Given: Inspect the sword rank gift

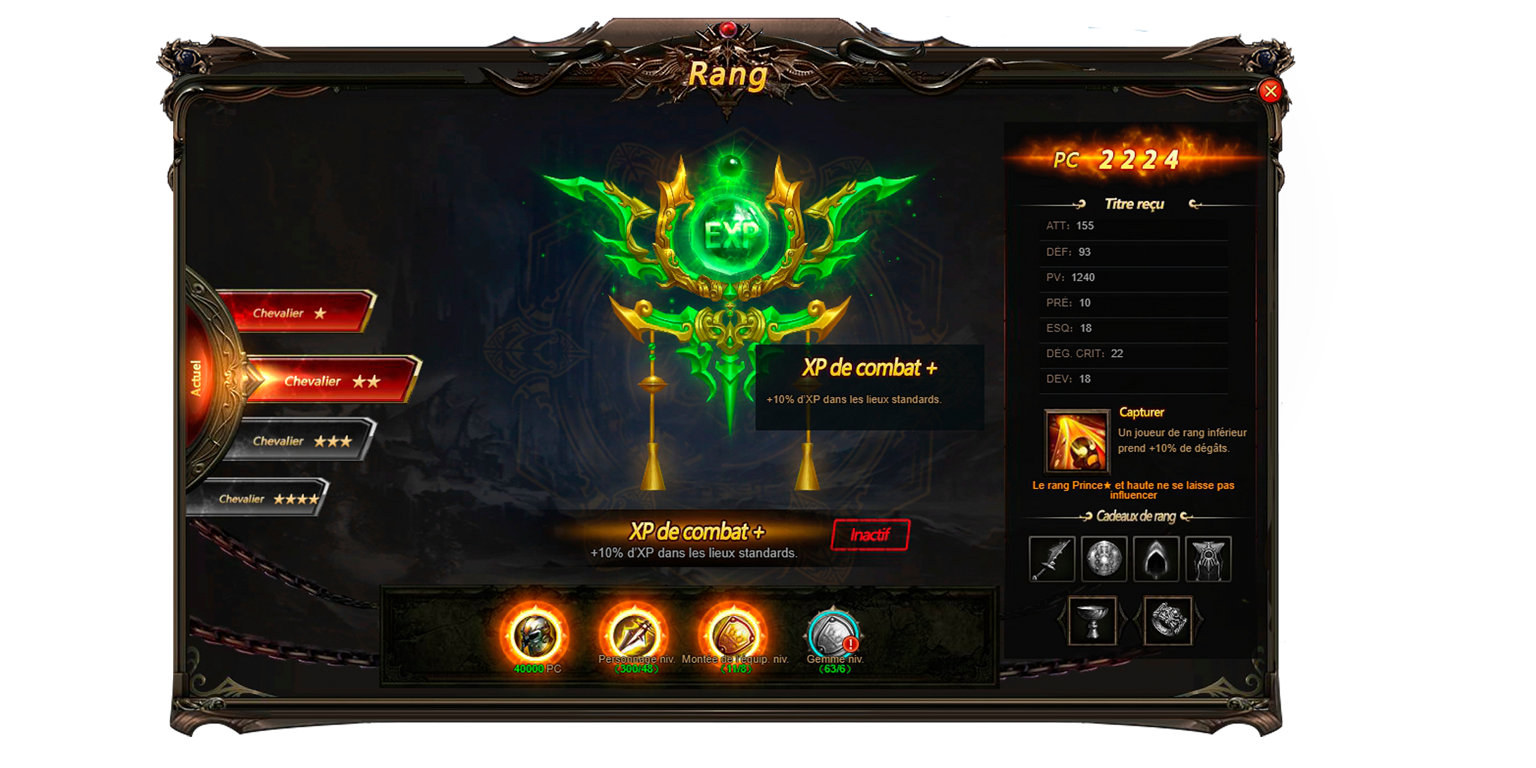Looking at the screenshot, I should click(1052, 559).
